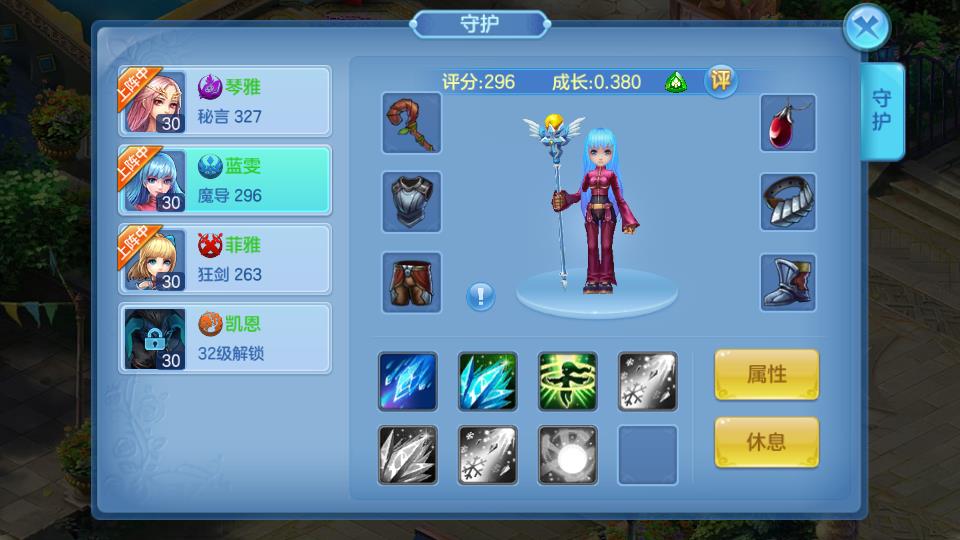Screen dimensions: 960x540
Task: Click the 休息 rest button
Action: 766,442
